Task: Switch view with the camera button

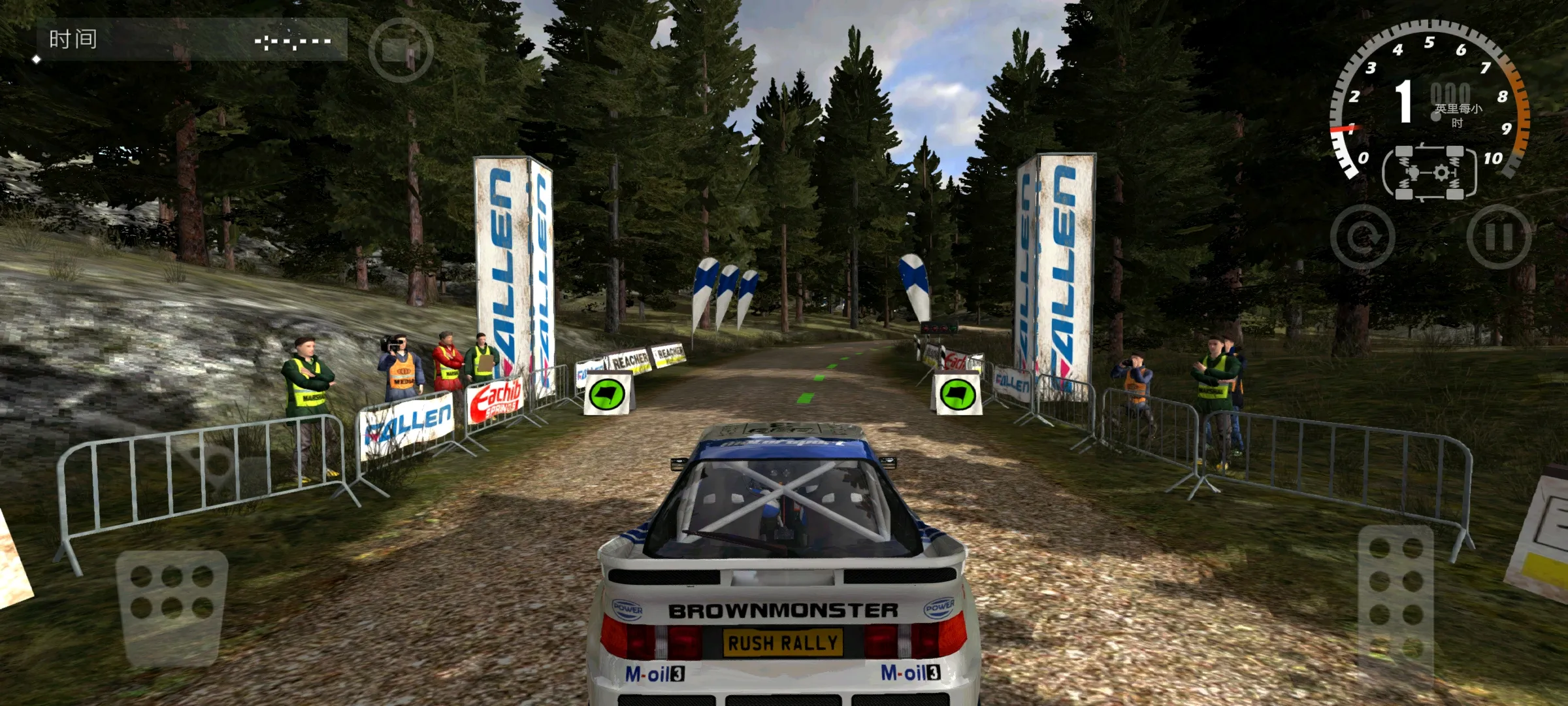Action: (400, 50)
